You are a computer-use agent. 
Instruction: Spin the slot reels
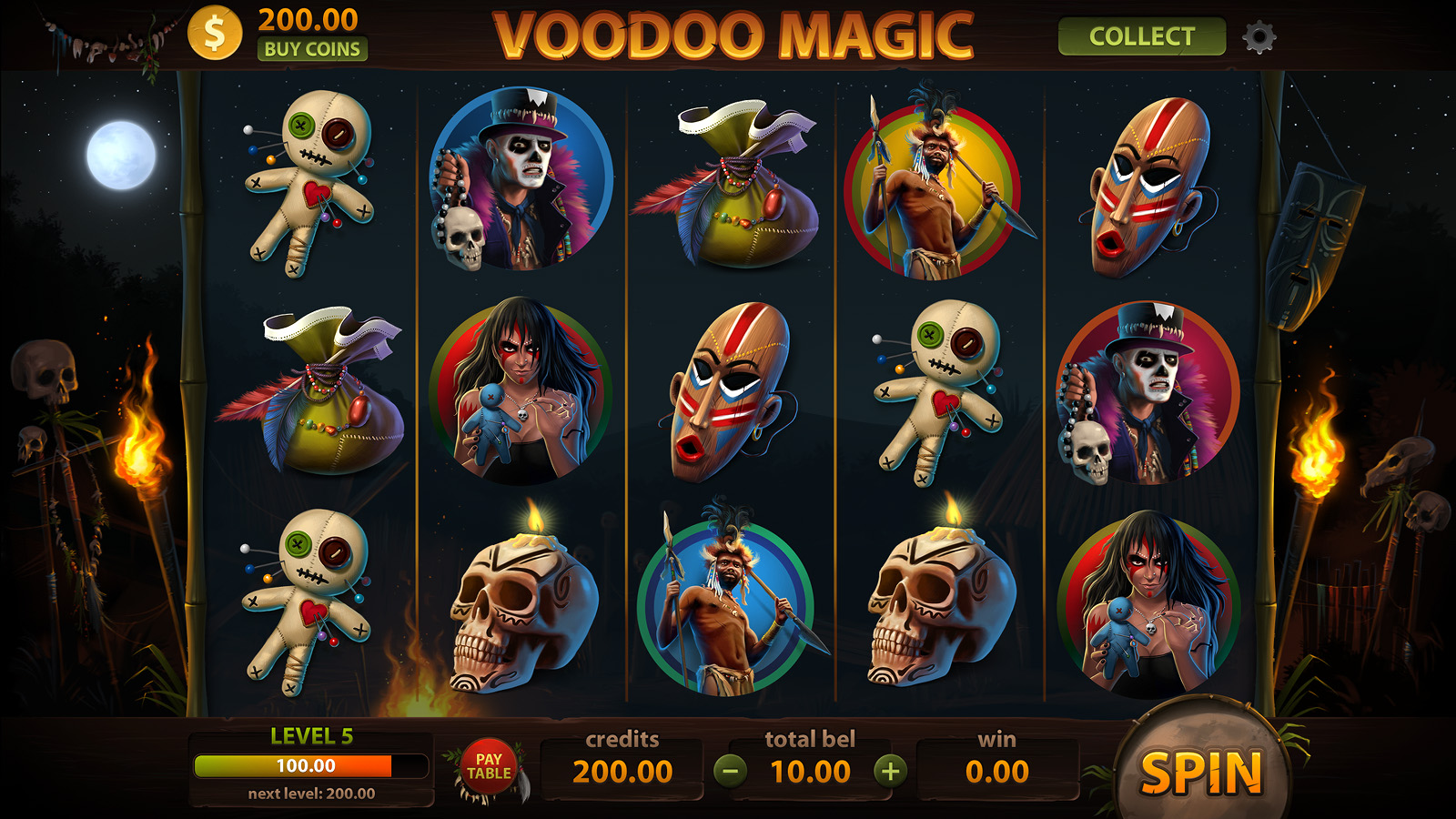click(x=1201, y=772)
